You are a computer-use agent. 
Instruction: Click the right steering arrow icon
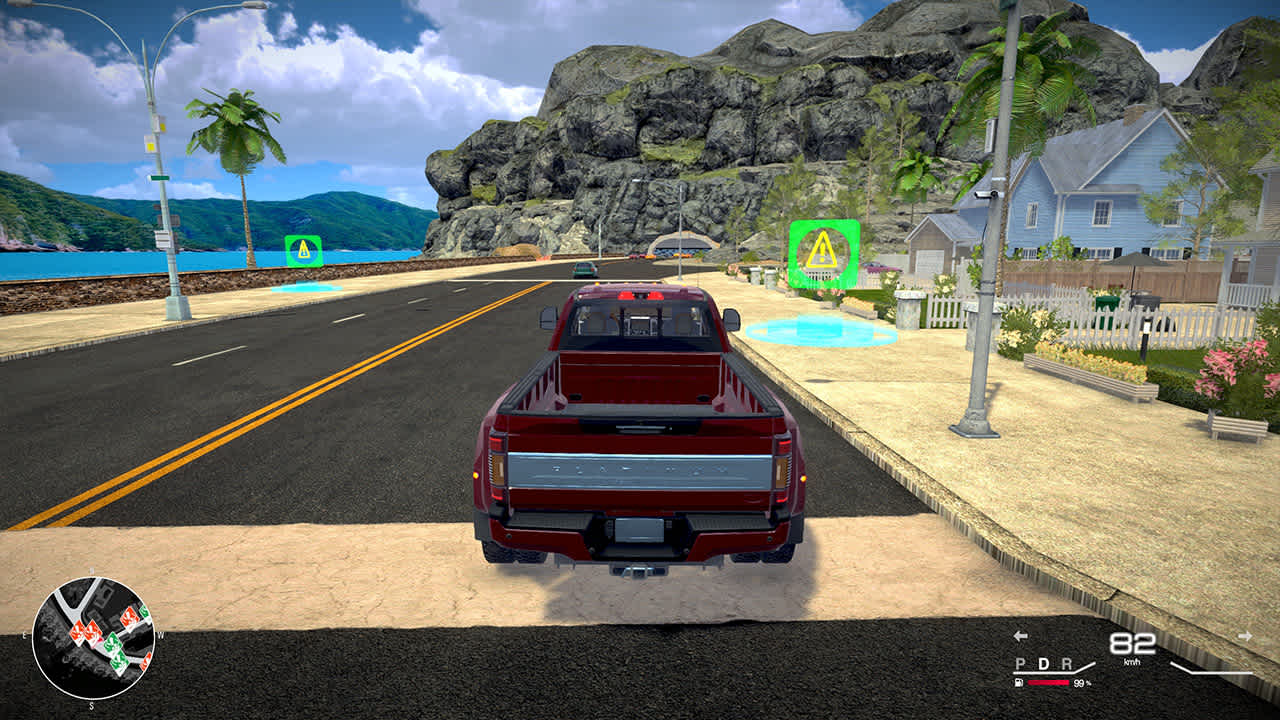click(1245, 635)
